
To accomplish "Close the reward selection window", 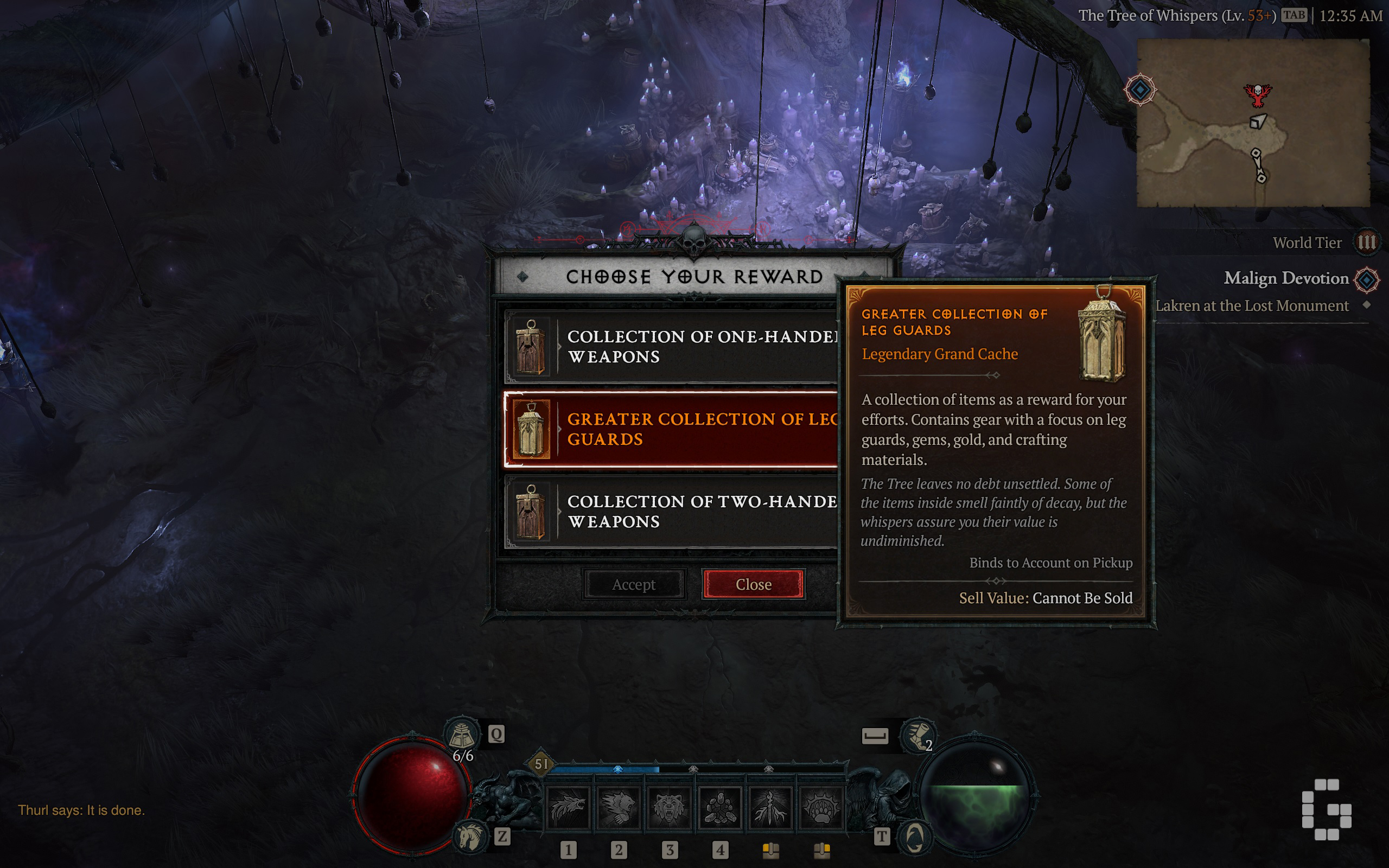I will [753, 584].
